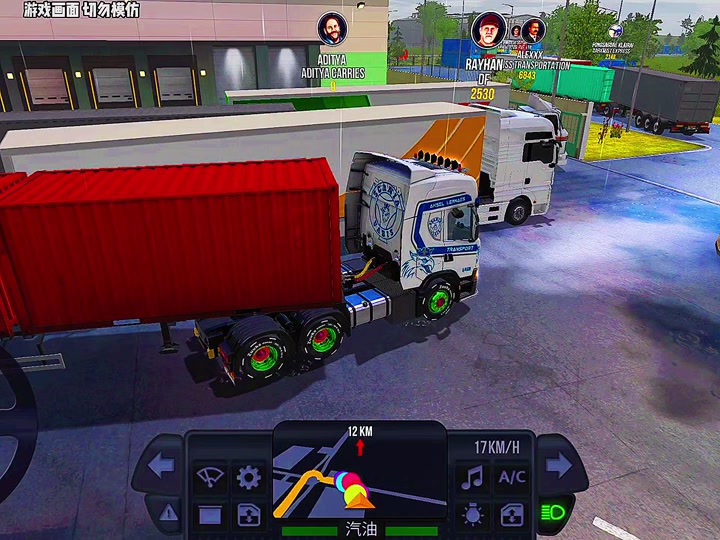Open the GPS navigation map
The image size is (720, 540).
point(359,472)
